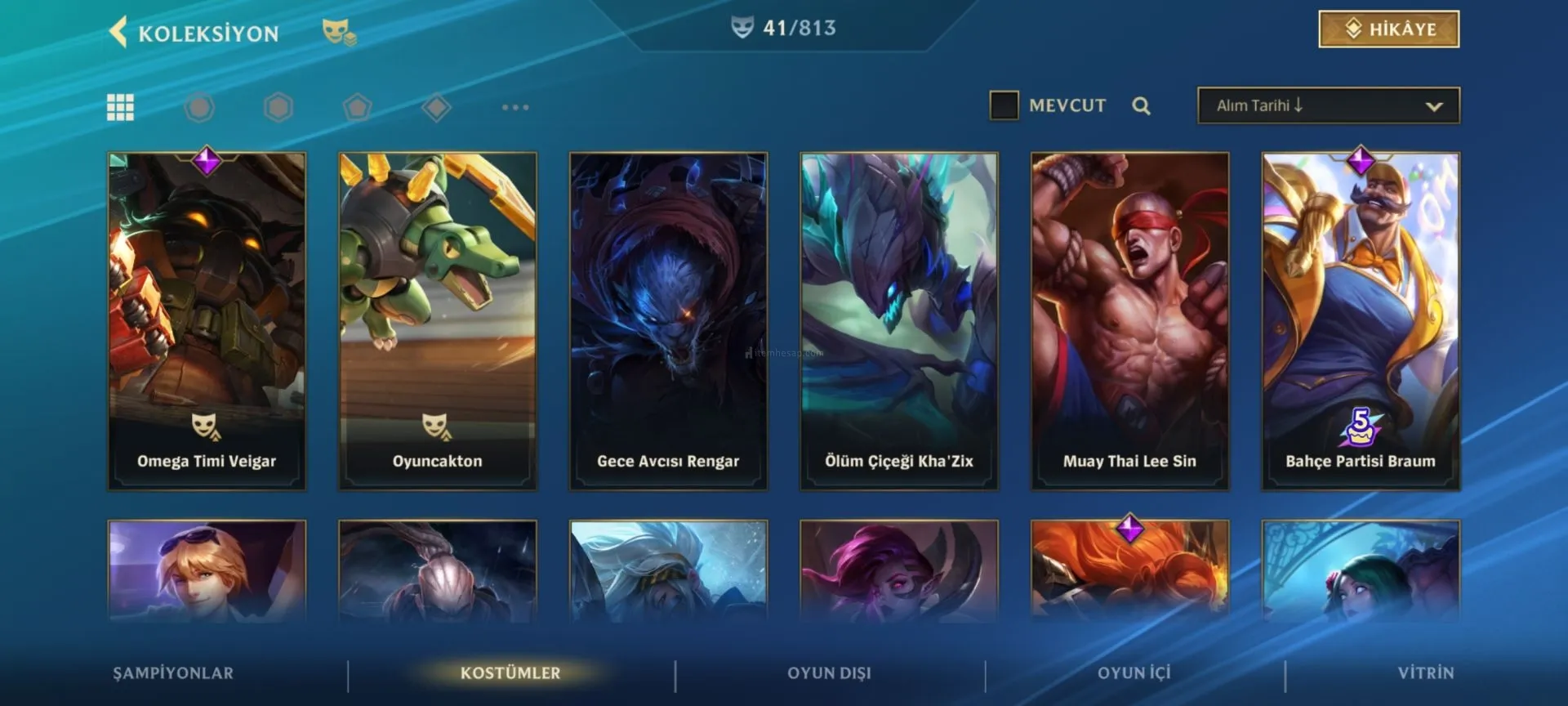The height and width of the screenshot is (706, 1568).
Task: Choose the Oyuncakton skin card
Action: [438, 320]
